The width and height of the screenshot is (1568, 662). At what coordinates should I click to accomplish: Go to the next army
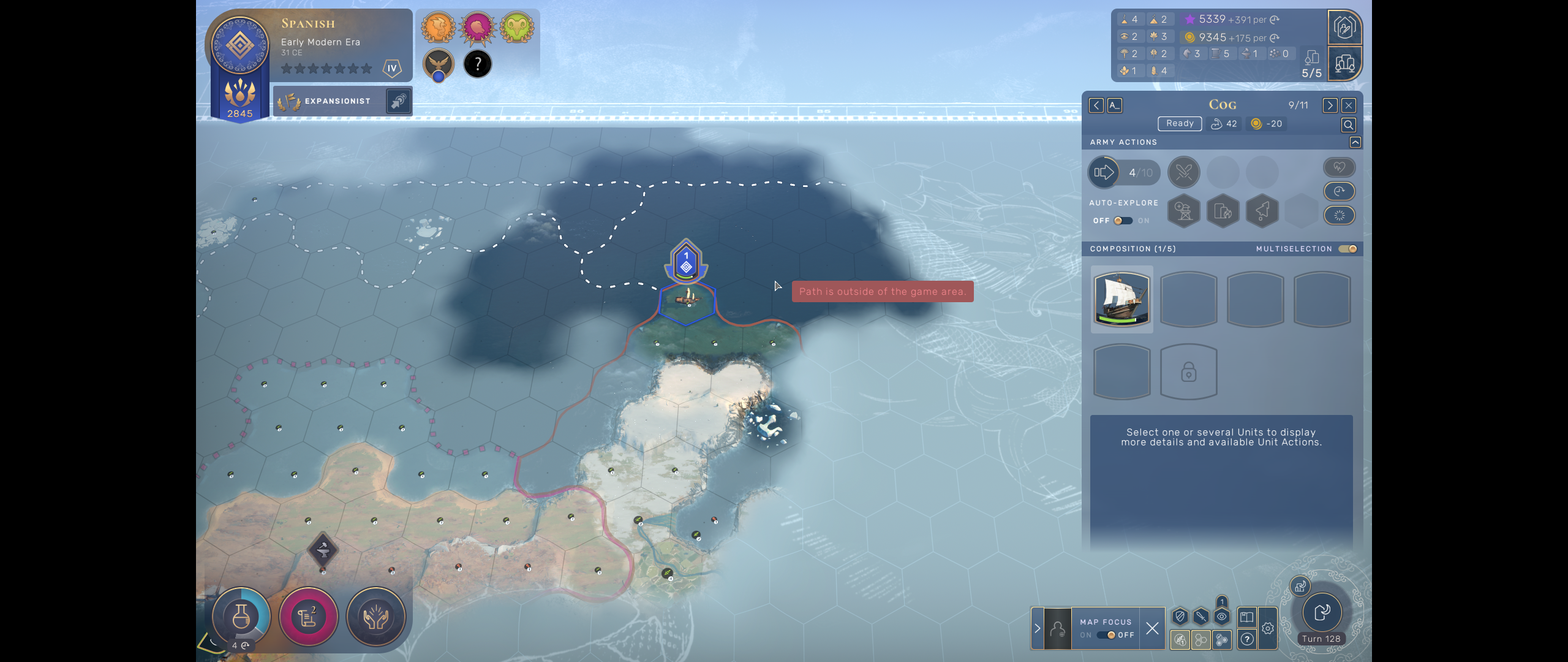point(1330,105)
